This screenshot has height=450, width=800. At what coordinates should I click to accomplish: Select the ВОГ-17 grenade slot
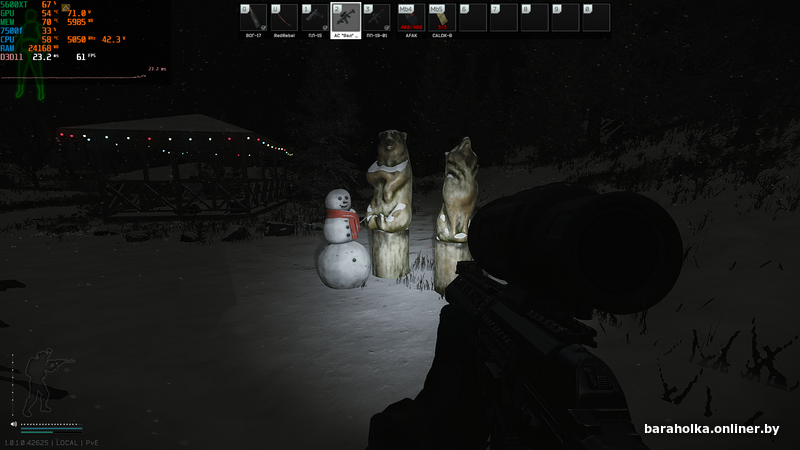coord(253,18)
